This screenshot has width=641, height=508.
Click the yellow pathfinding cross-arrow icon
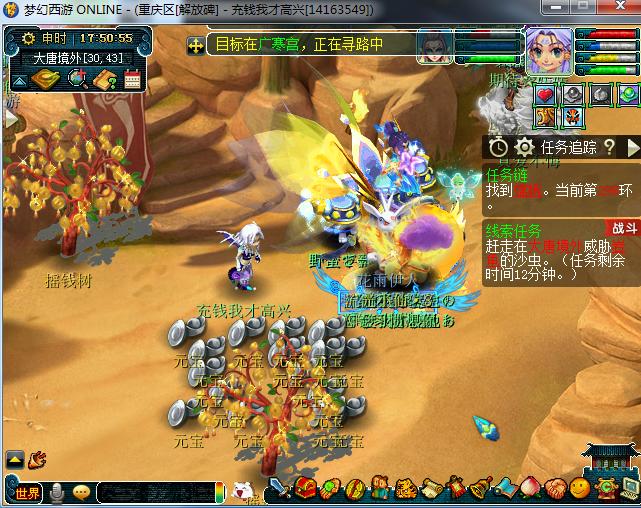pyautogui.click(x=196, y=45)
